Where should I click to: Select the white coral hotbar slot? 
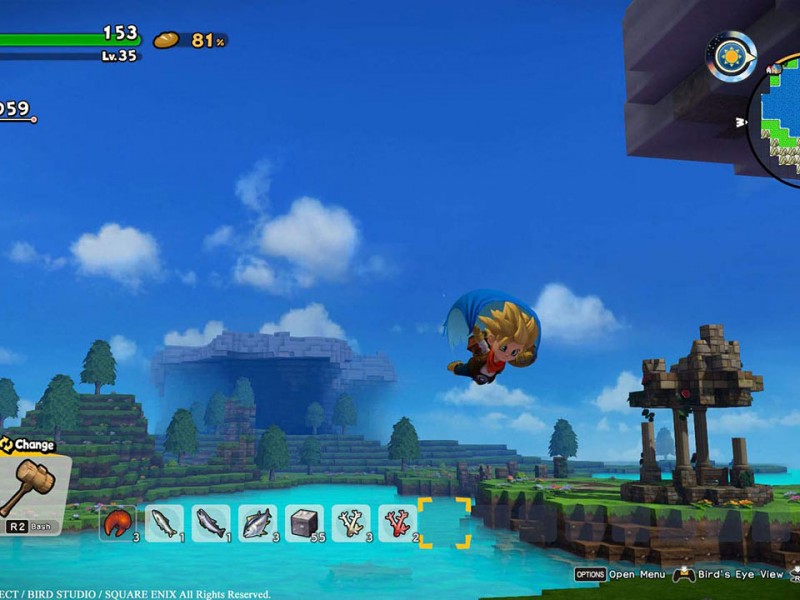(351, 523)
